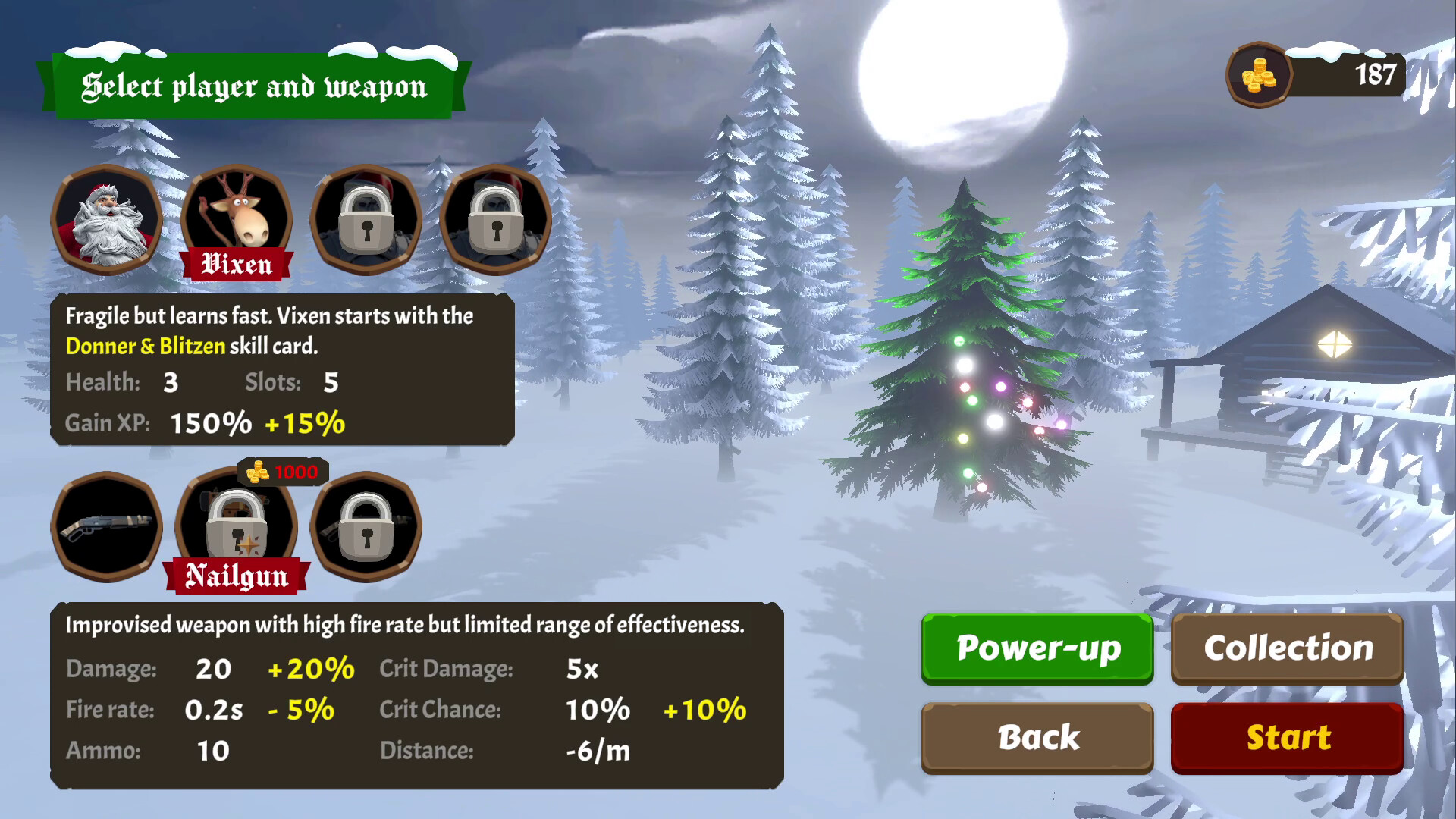
Task: Click the third locked character slot
Action: point(366,220)
